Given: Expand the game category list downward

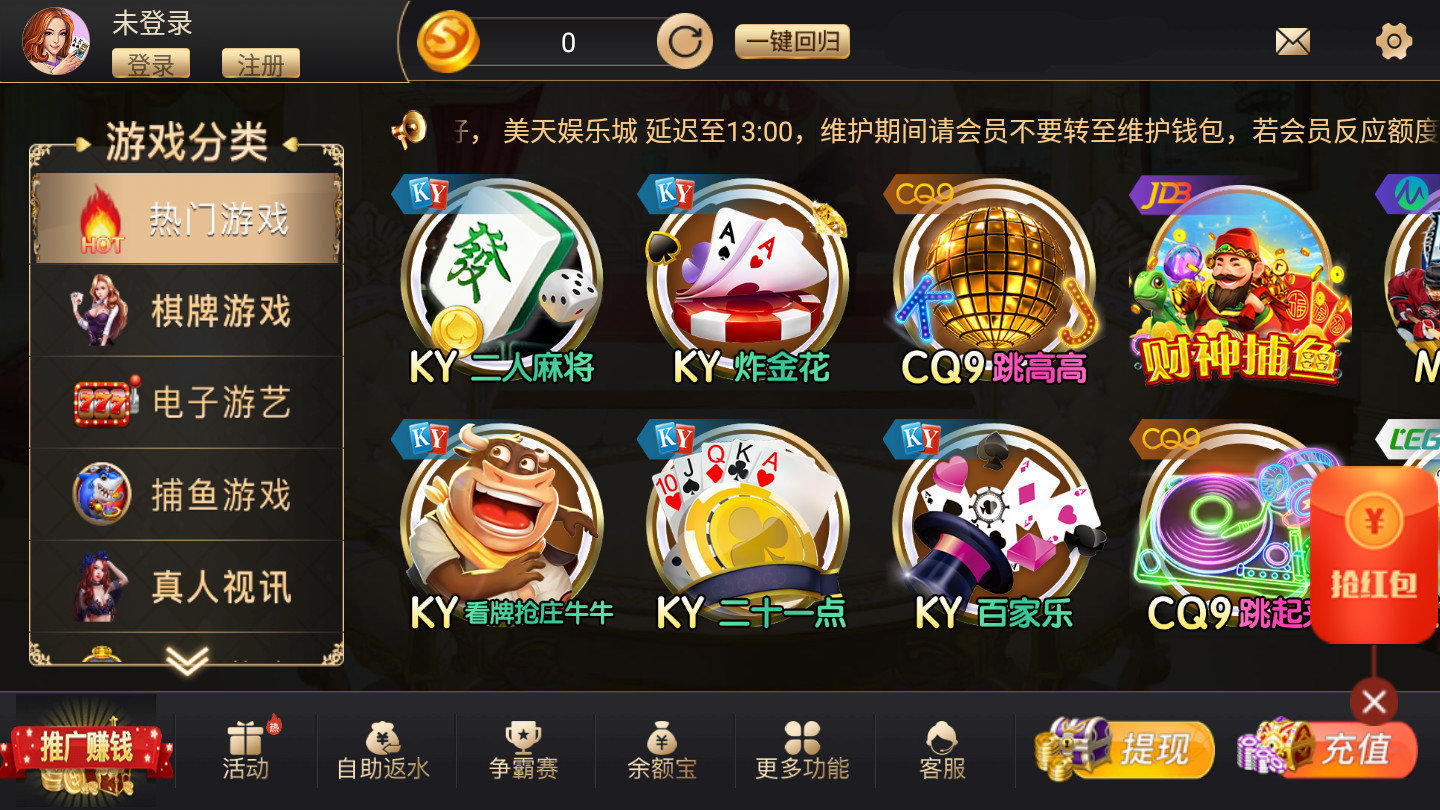Looking at the screenshot, I should (185, 660).
